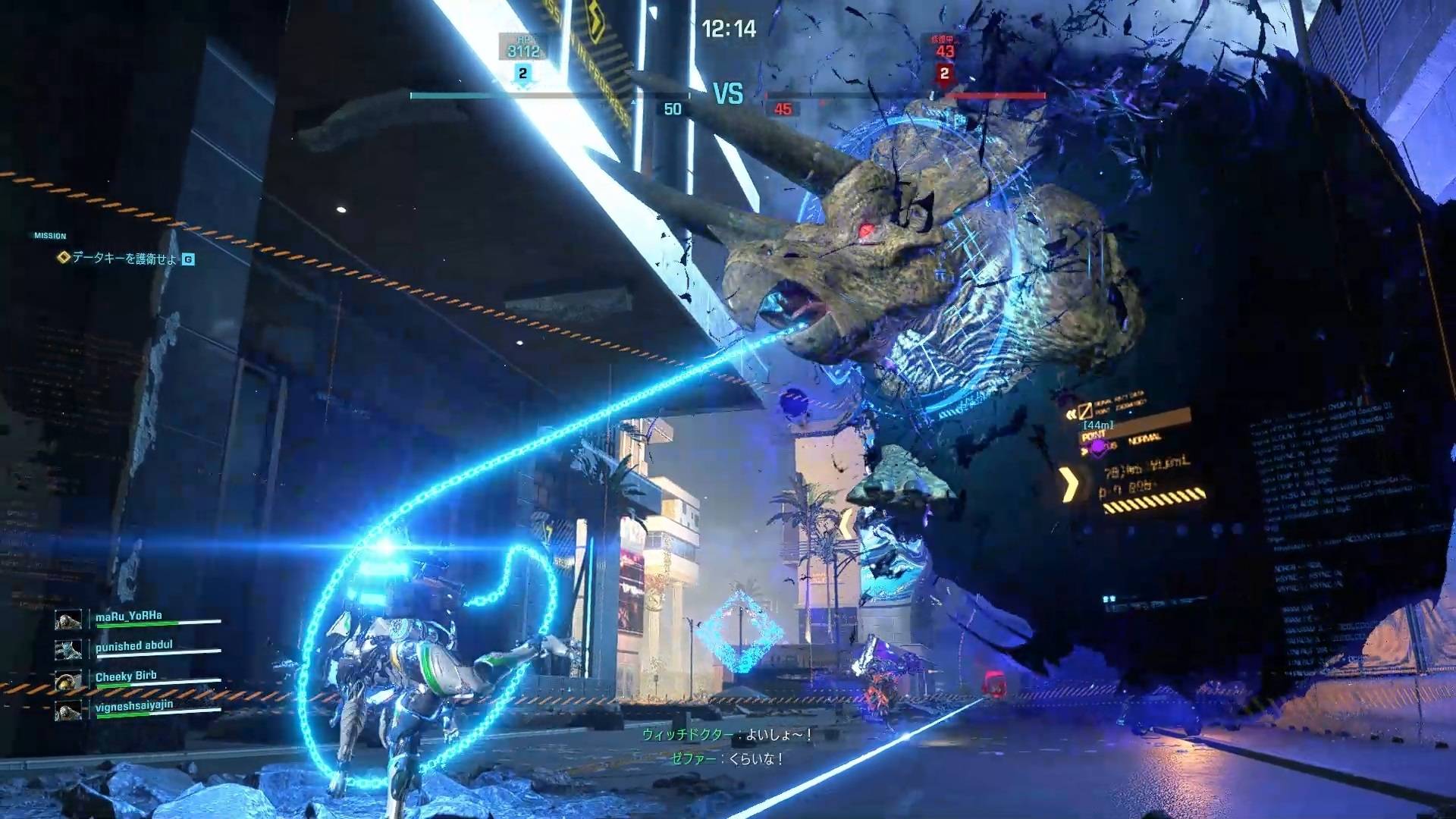Open the mission objective tracker entry

[125, 259]
